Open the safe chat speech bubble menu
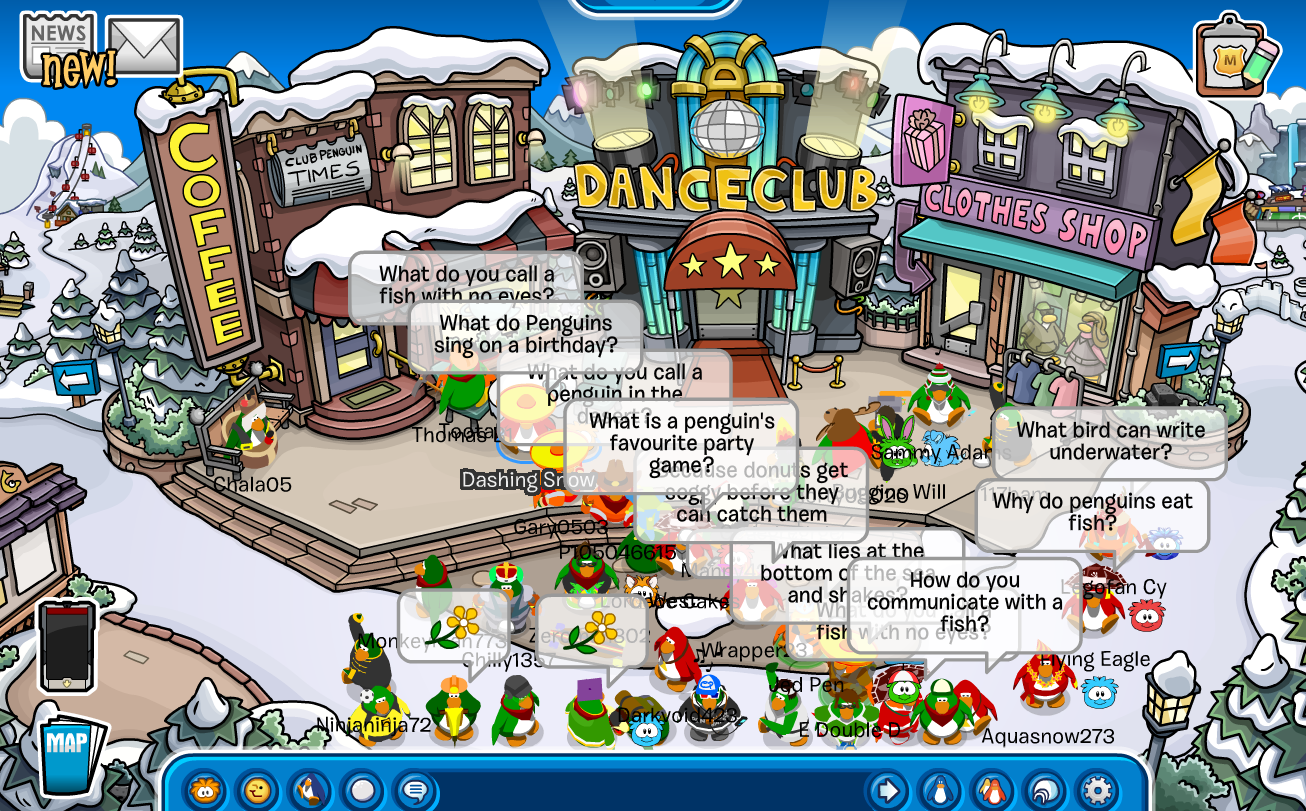1306x811 pixels. pyautogui.click(x=413, y=790)
